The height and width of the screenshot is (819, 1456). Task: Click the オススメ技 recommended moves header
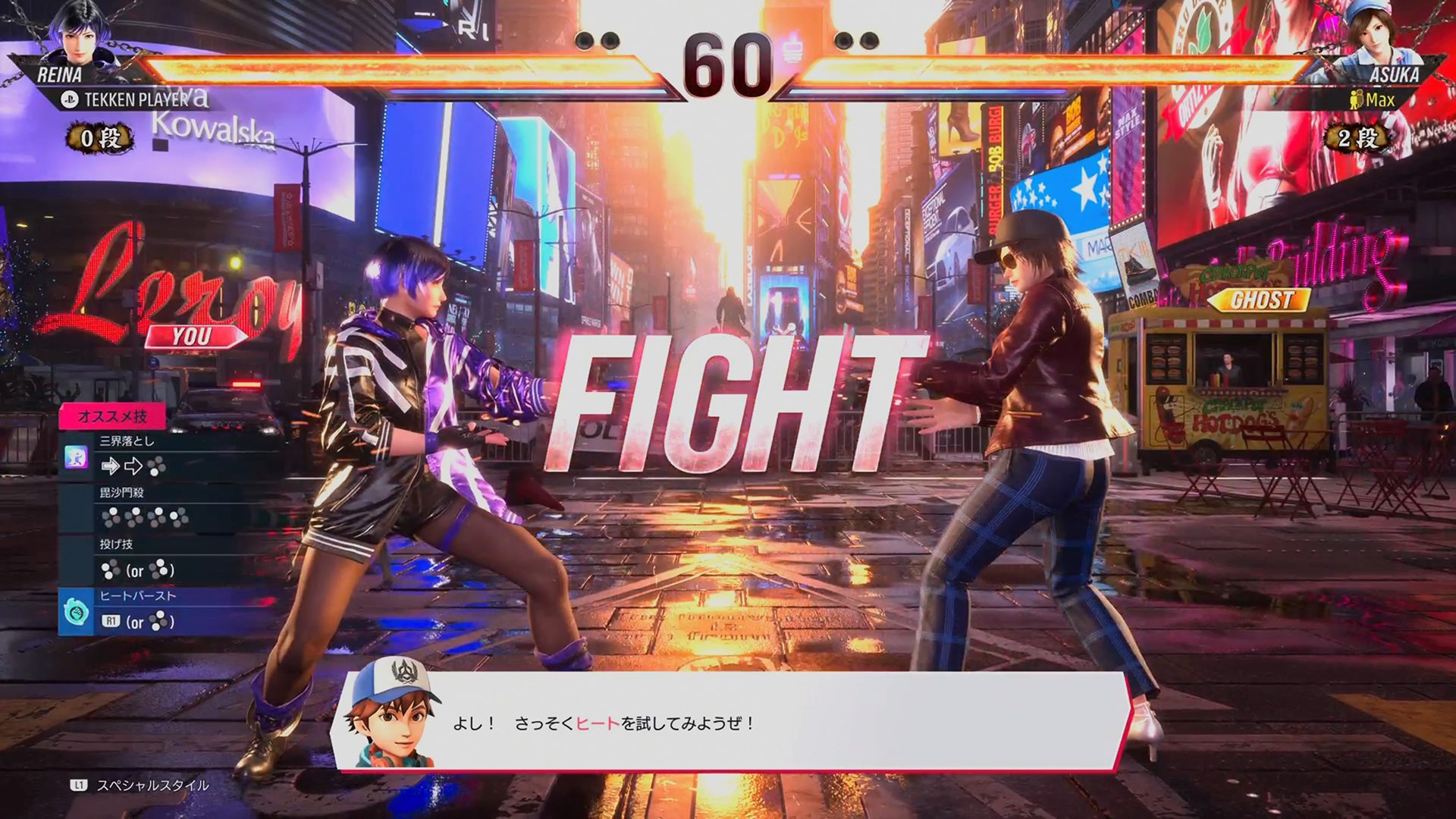112,416
